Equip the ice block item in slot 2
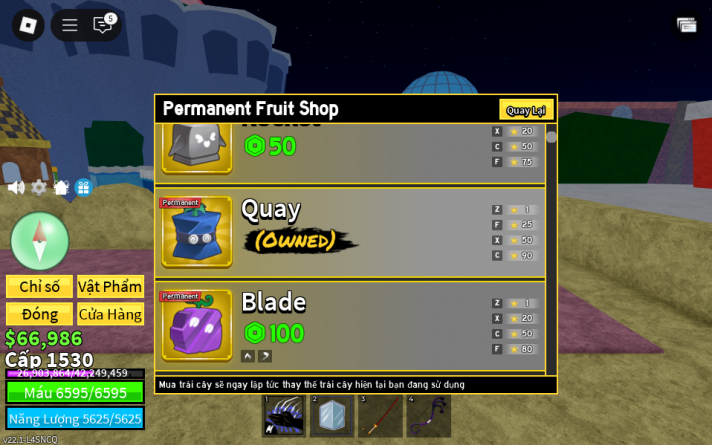712x445 pixels. coord(332,415)
